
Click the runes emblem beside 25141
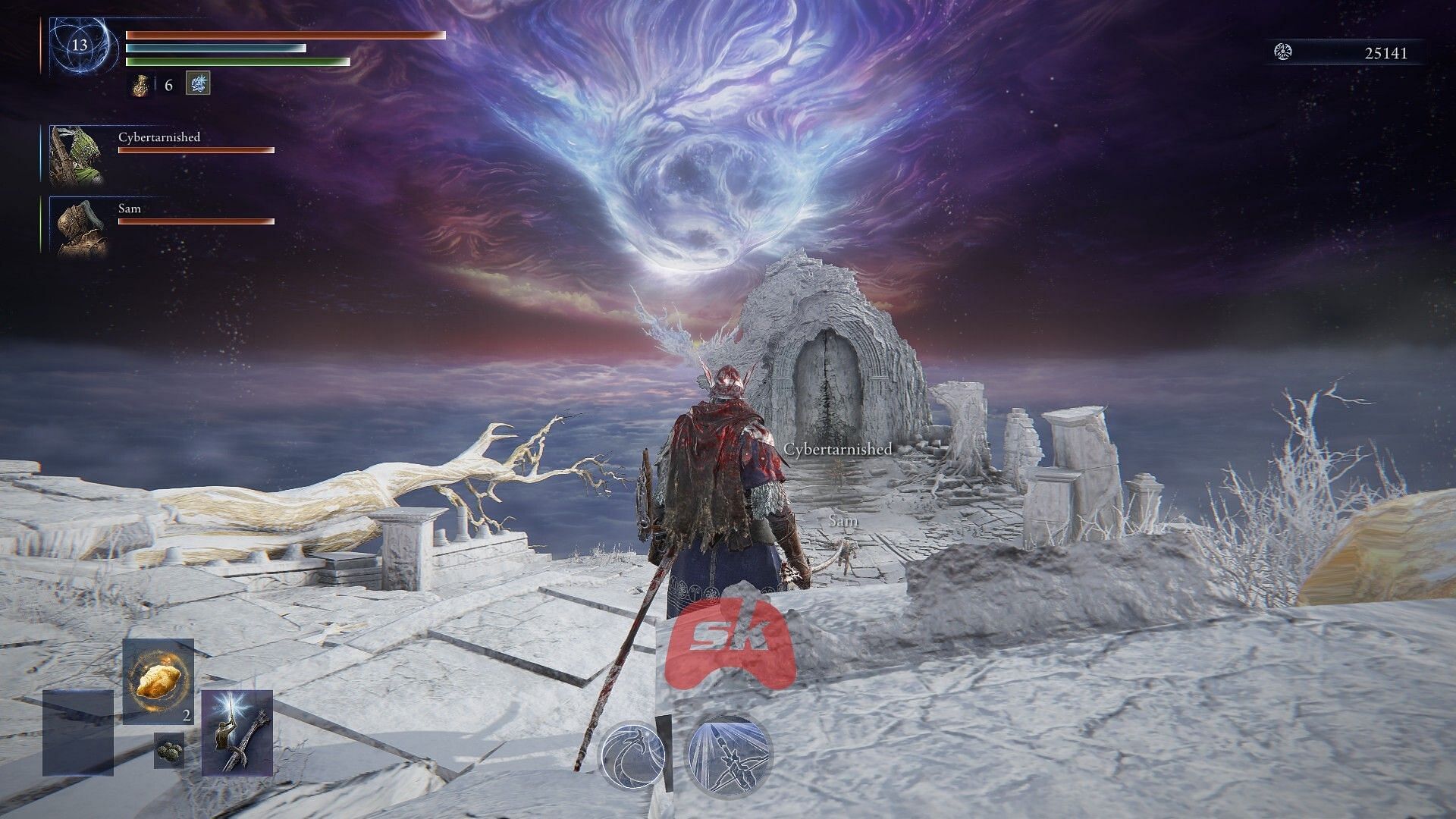[1284, 52]
